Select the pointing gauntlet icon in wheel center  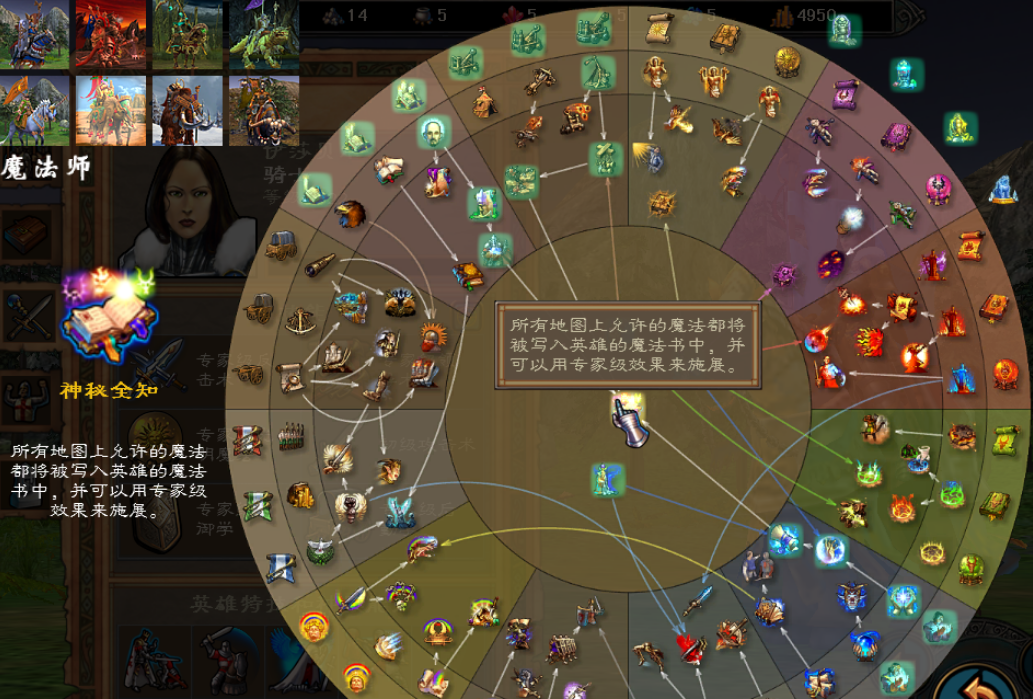tap(630, 420)
